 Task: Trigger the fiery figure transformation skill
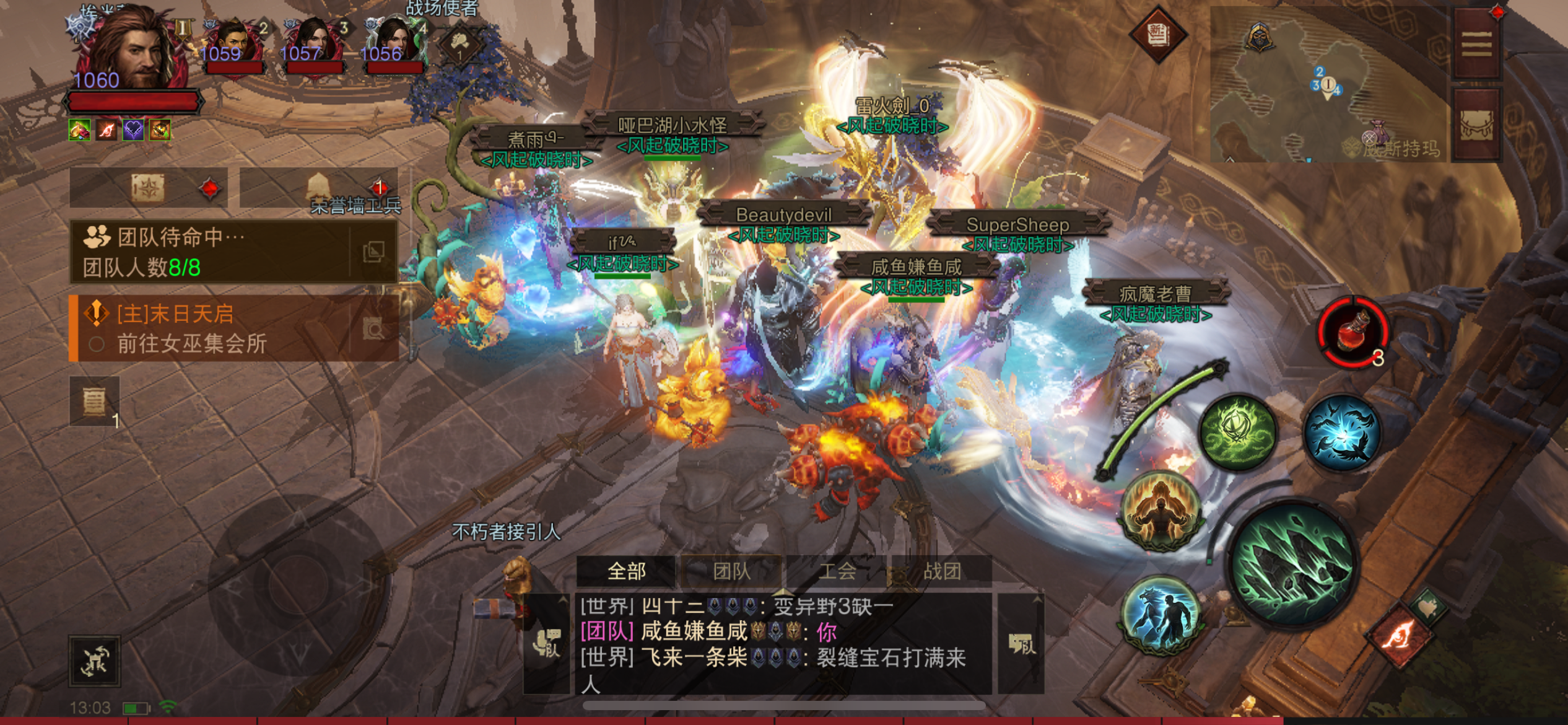pos(1161,511)
